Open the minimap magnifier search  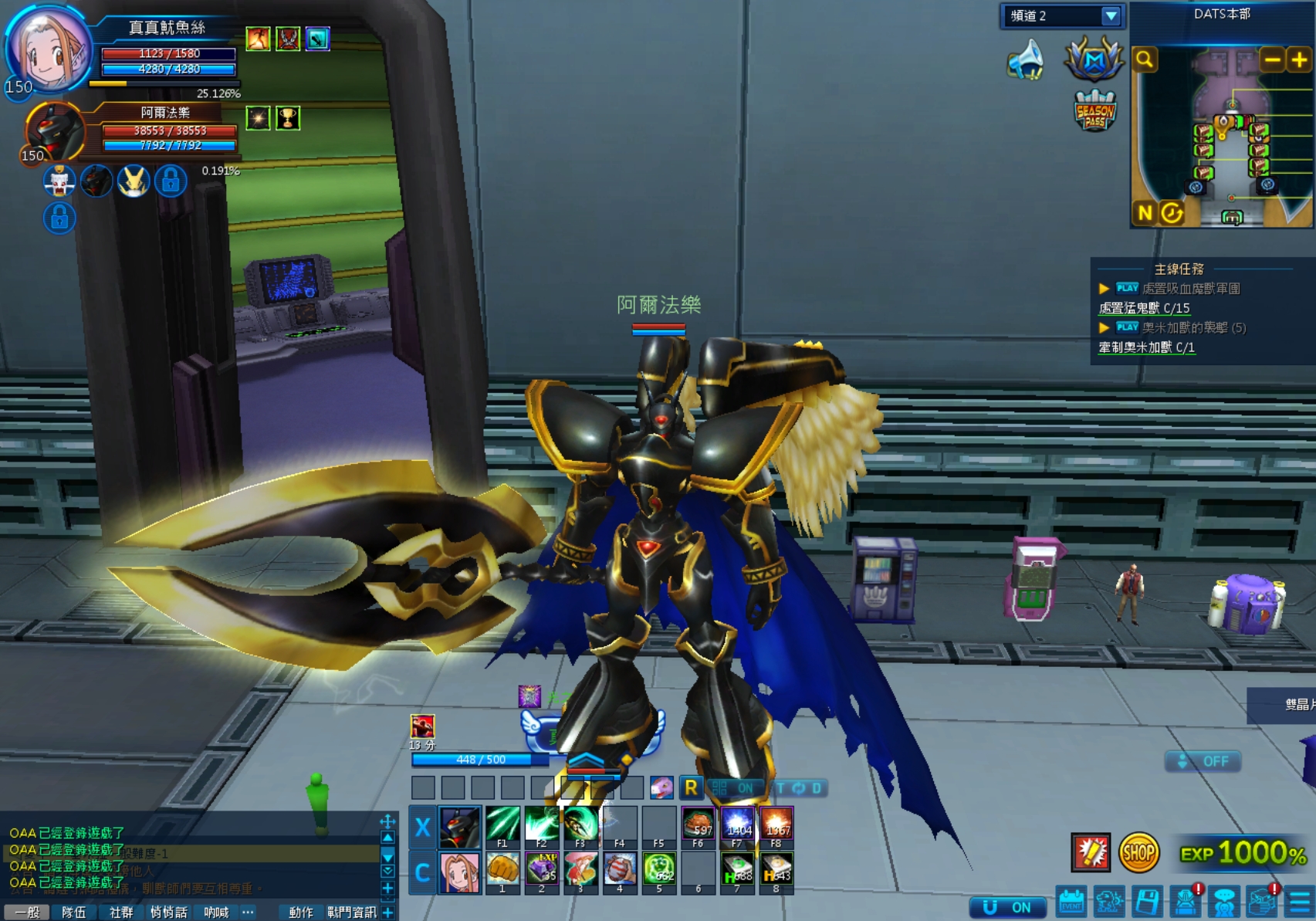(1145, 59)
